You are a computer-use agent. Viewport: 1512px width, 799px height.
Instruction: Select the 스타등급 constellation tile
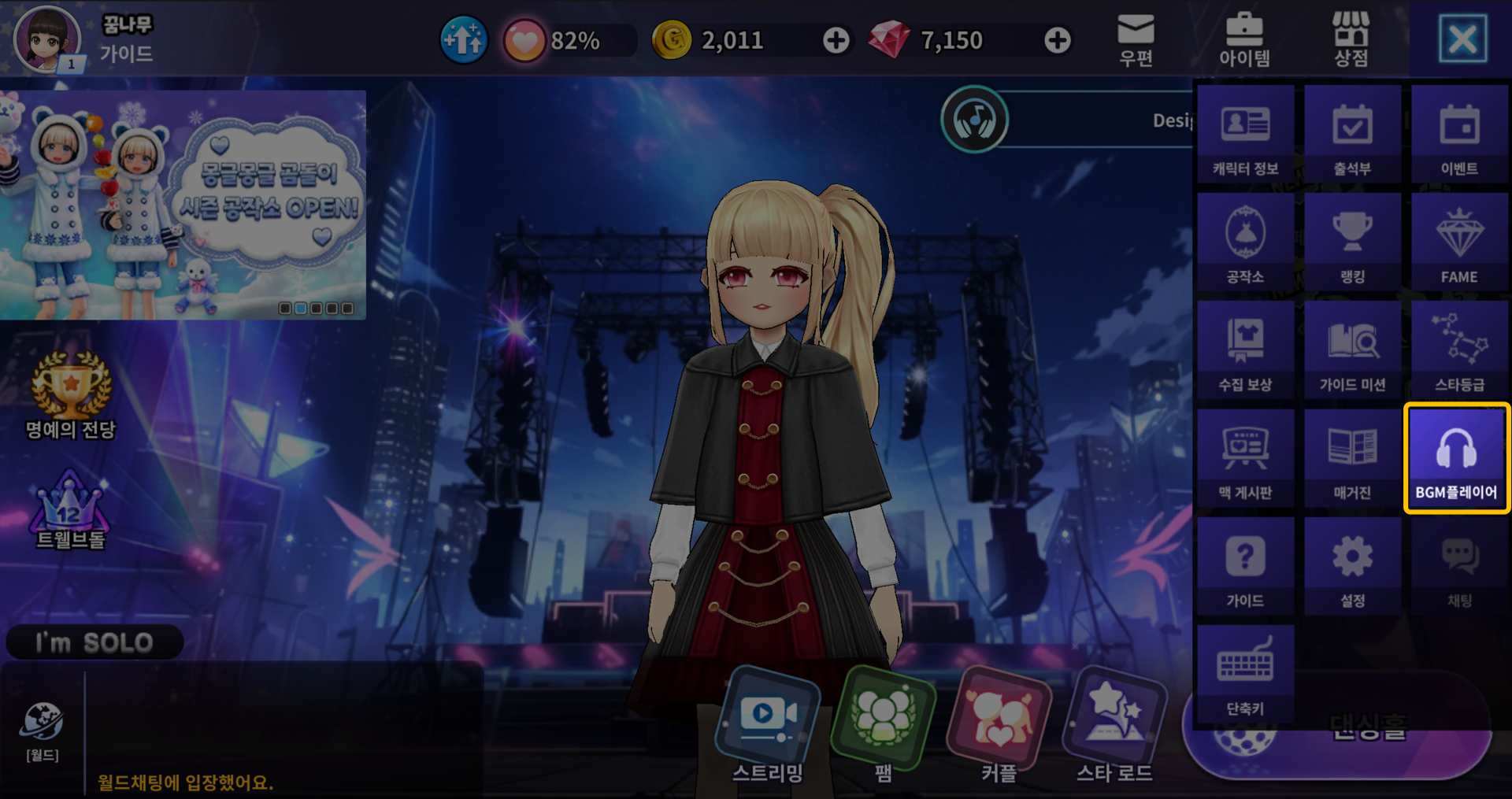point(1459,350)
